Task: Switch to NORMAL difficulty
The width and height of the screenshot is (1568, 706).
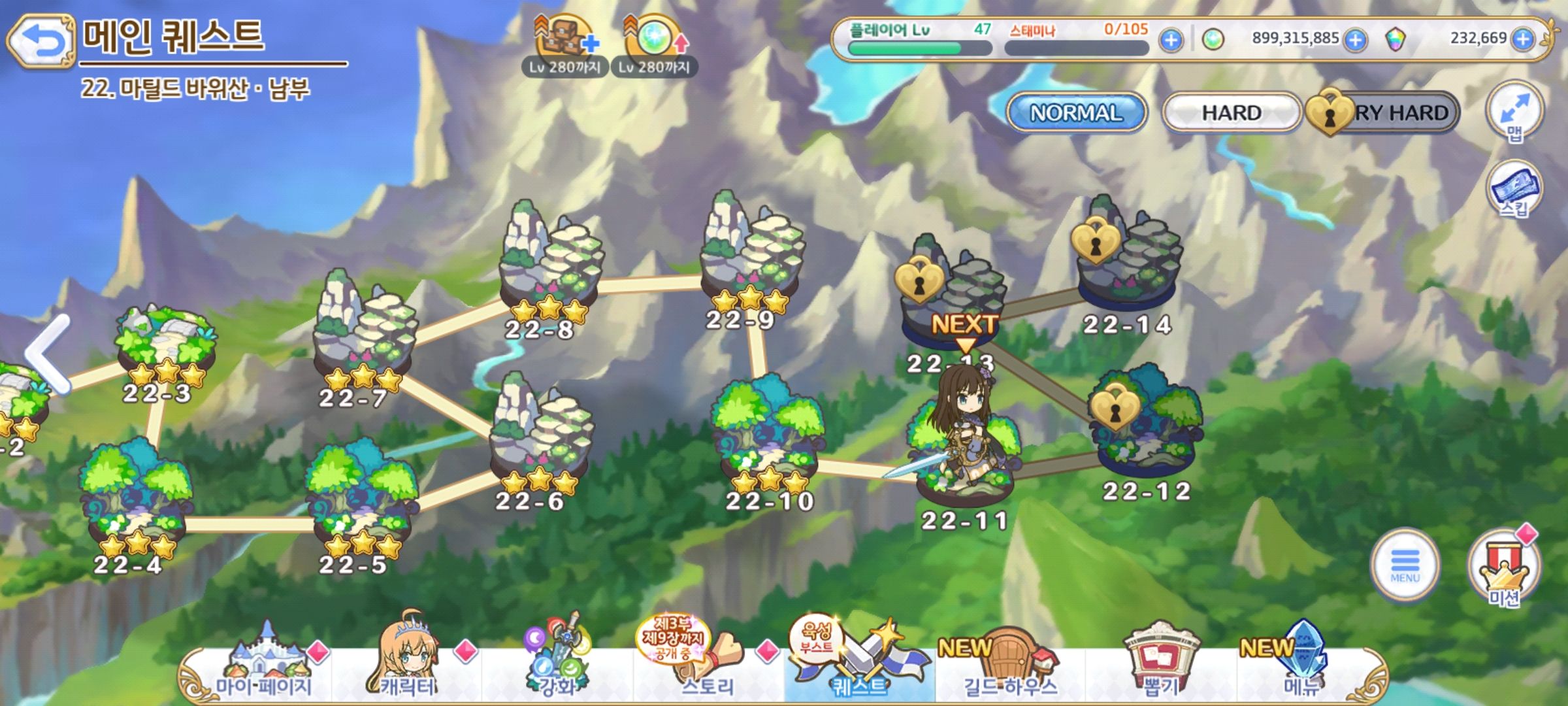Action: tap(1076, 112)
